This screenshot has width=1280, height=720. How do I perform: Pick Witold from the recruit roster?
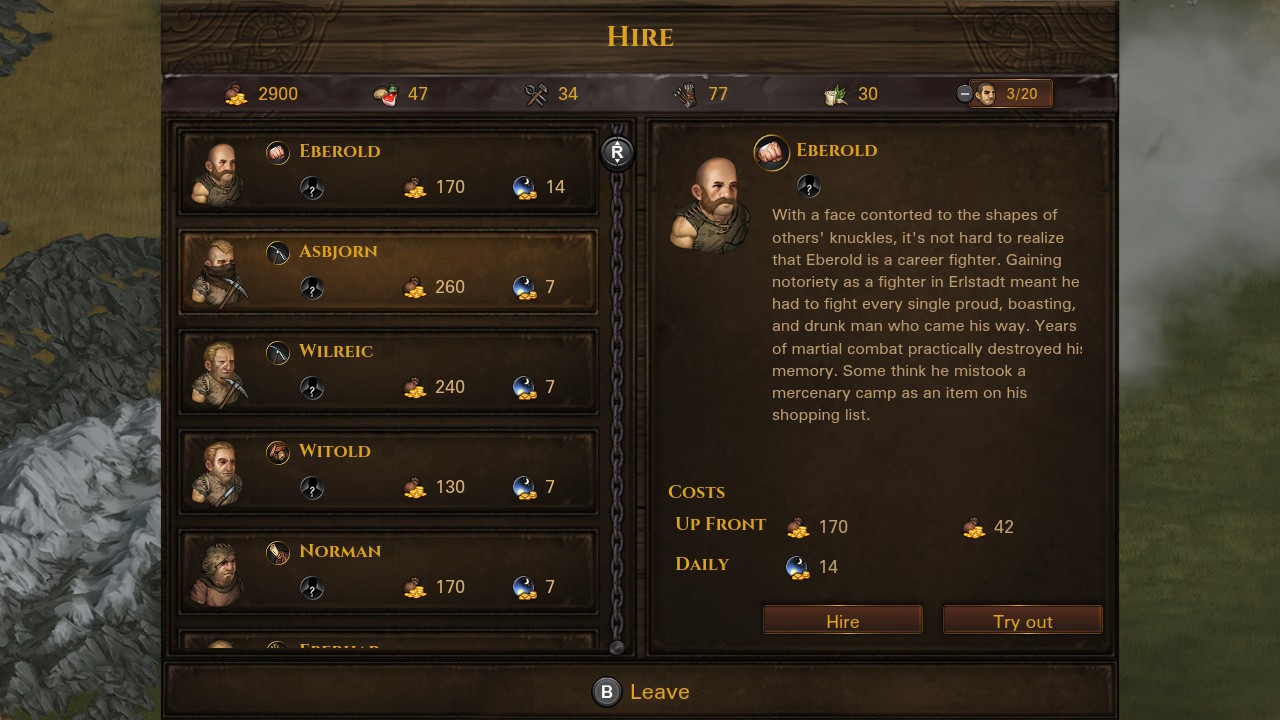point(388,470)
